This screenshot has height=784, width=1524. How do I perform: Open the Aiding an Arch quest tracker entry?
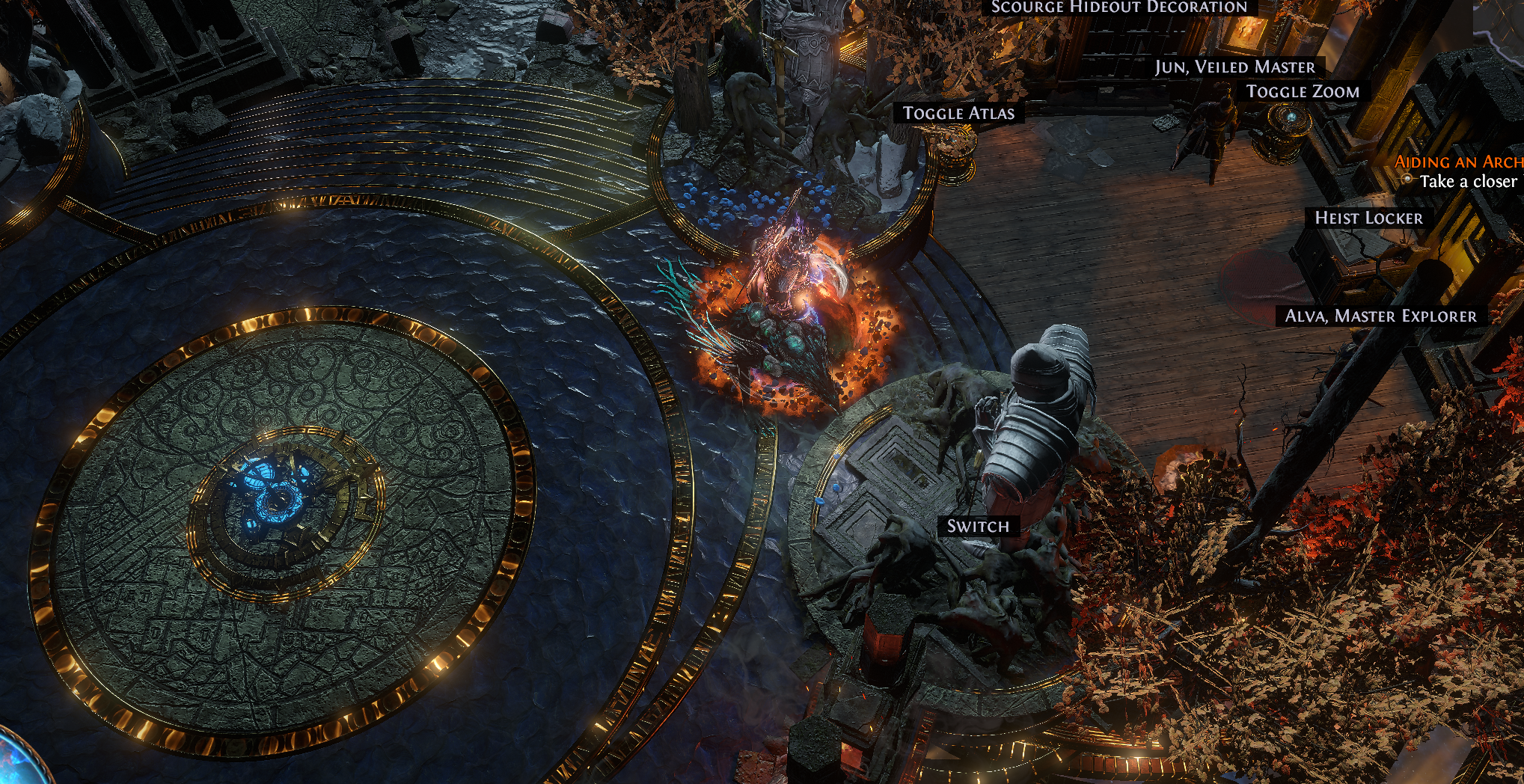coord(1459,162)
